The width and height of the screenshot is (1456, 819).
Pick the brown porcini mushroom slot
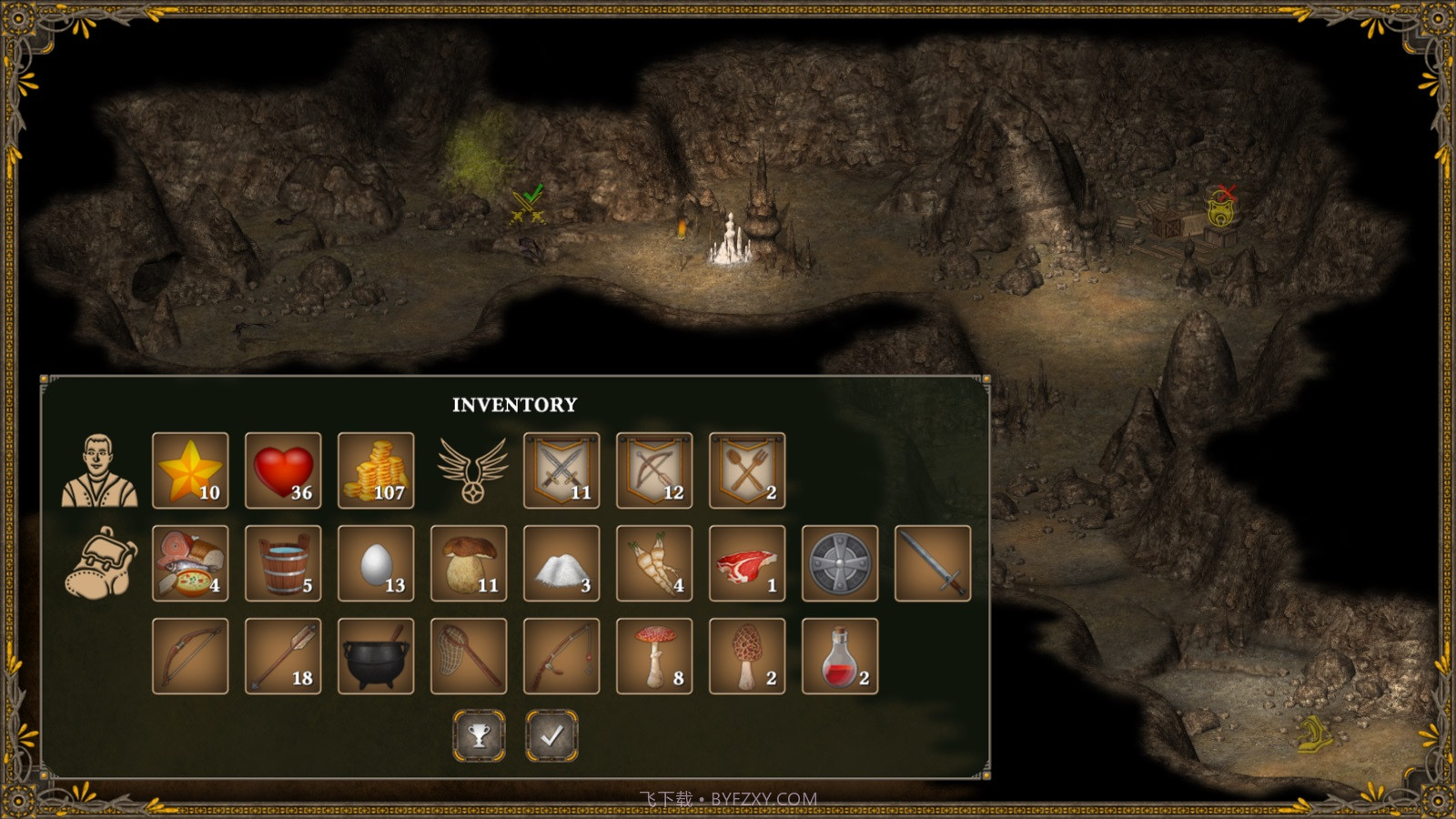[469, 563]
